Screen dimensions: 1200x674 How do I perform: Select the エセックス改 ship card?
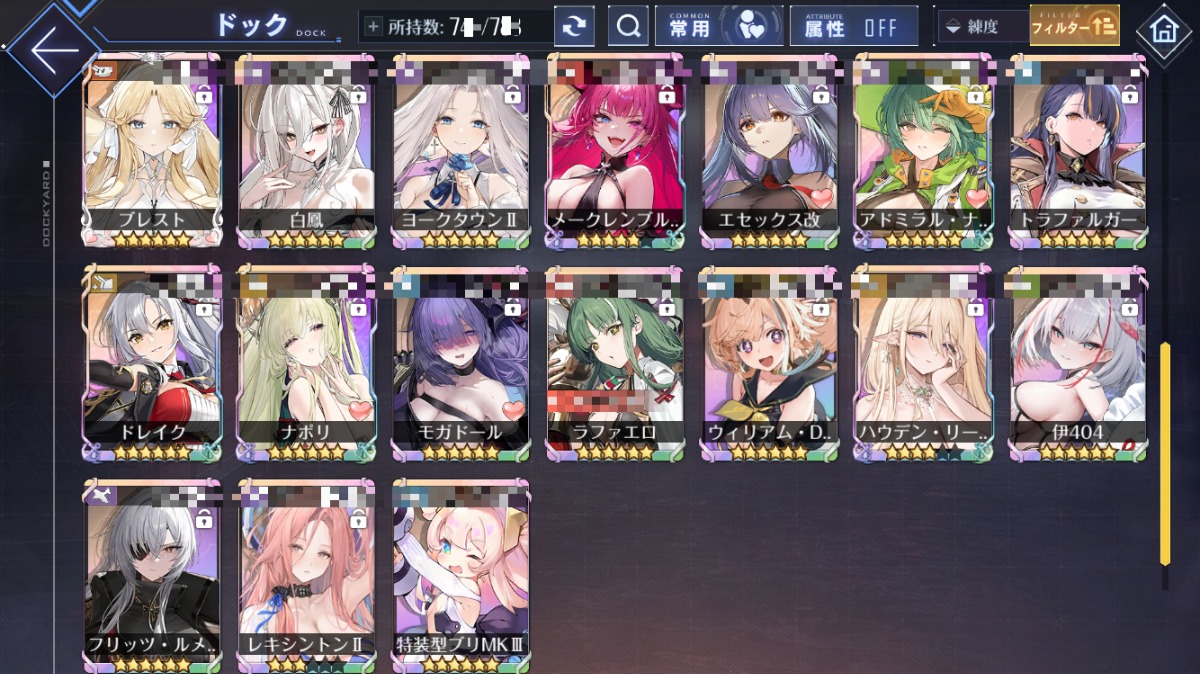[769, 150]
